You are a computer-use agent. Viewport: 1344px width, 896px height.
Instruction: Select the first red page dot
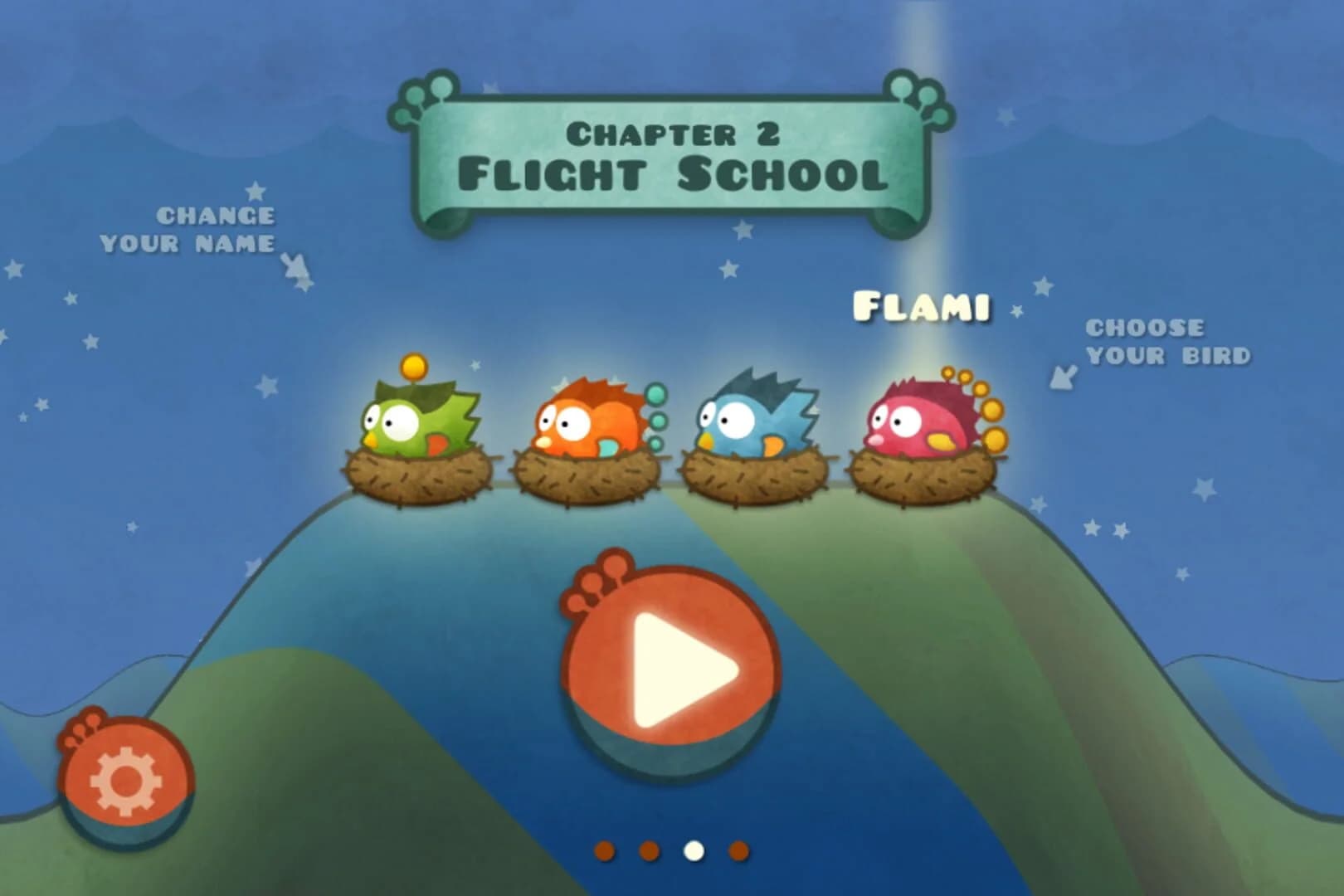coord(604,850)
